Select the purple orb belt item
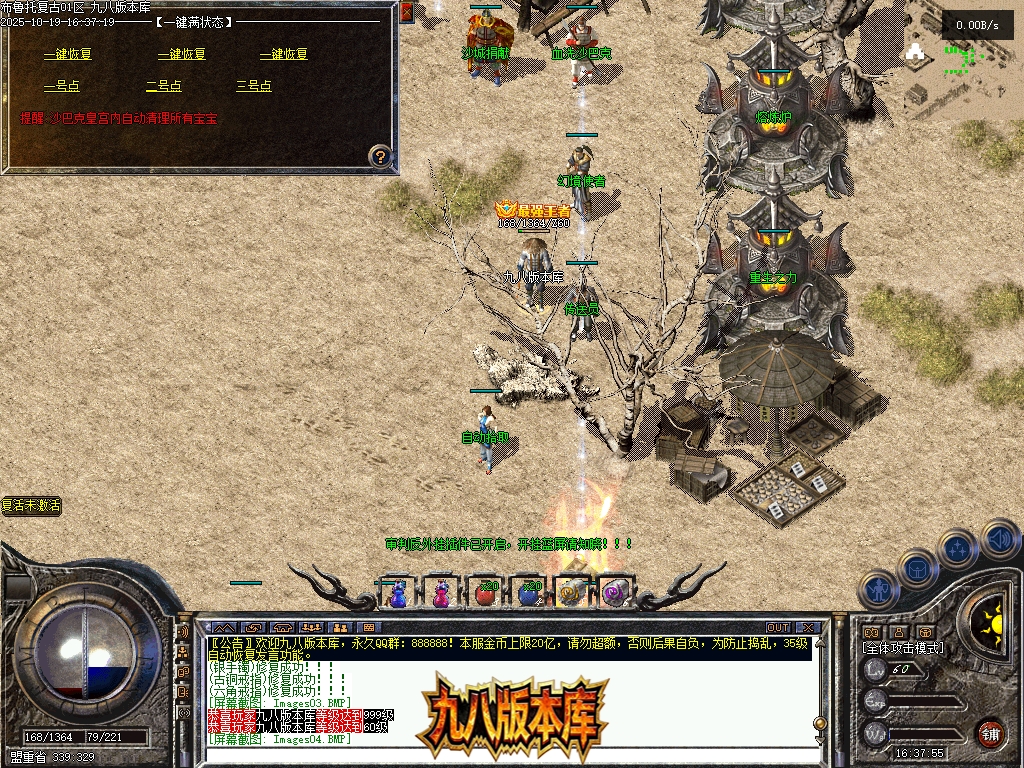The width and height of the screenshot is (1024, 768). point(613,594)
